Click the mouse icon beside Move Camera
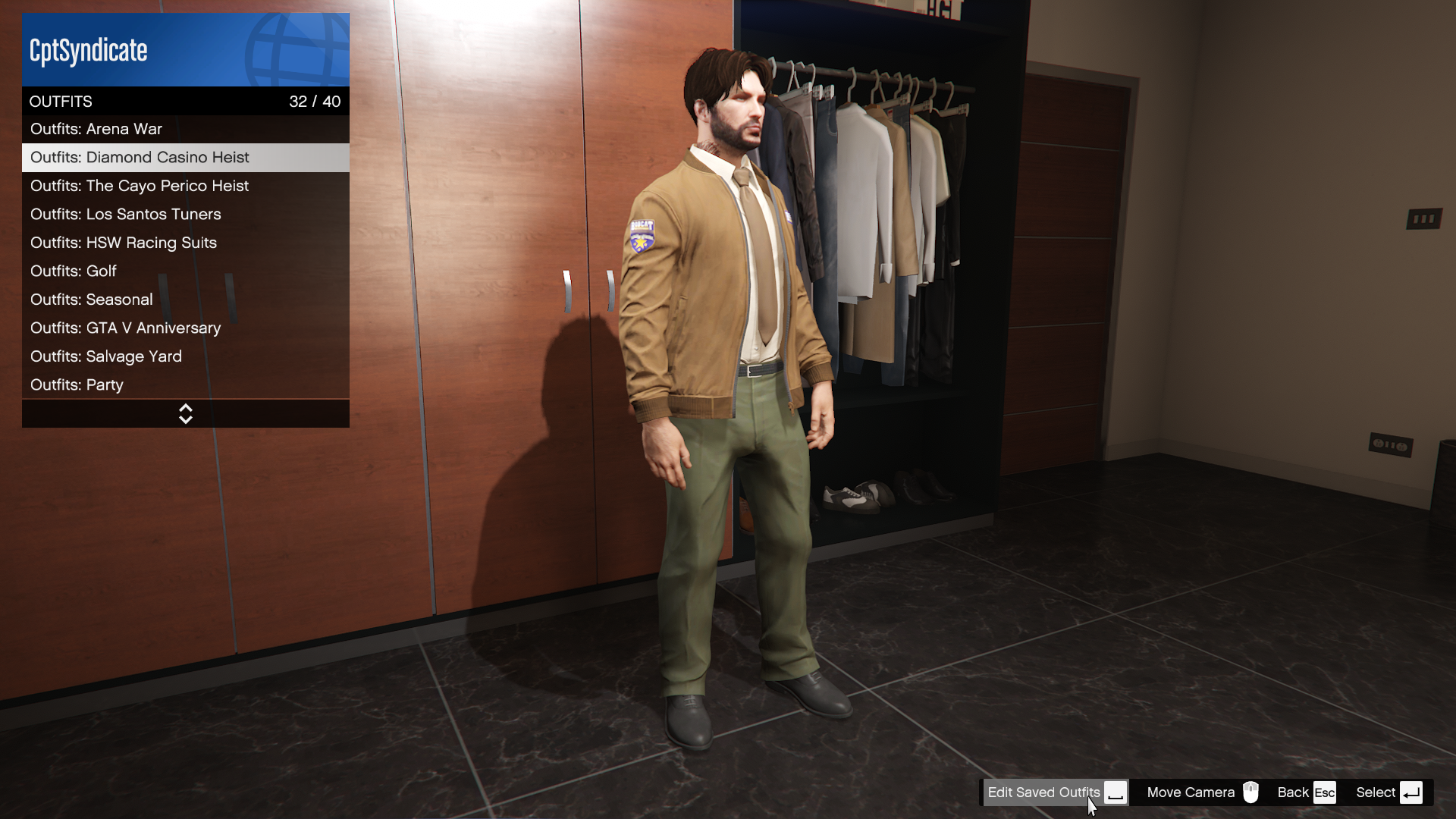The image size is (1456, 819). pyautogui.click(x=1251, y=792)
